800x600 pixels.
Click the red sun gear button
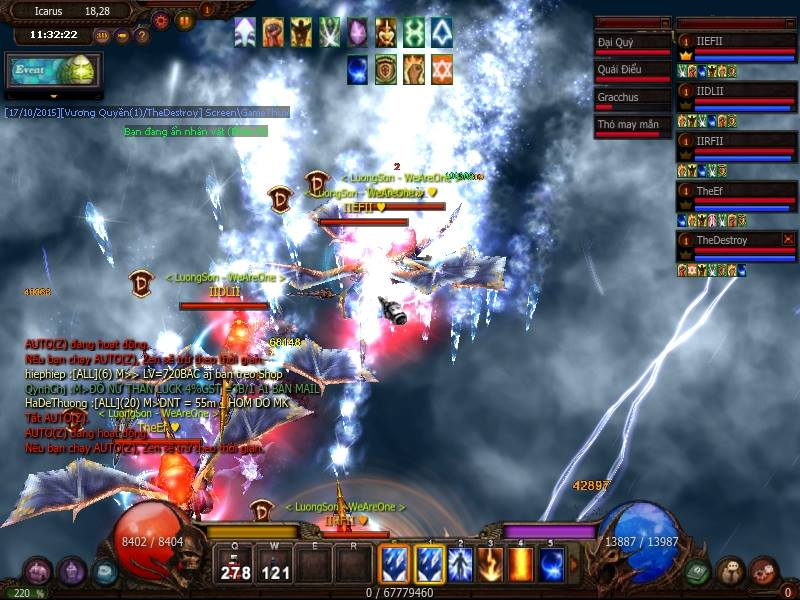161,20
